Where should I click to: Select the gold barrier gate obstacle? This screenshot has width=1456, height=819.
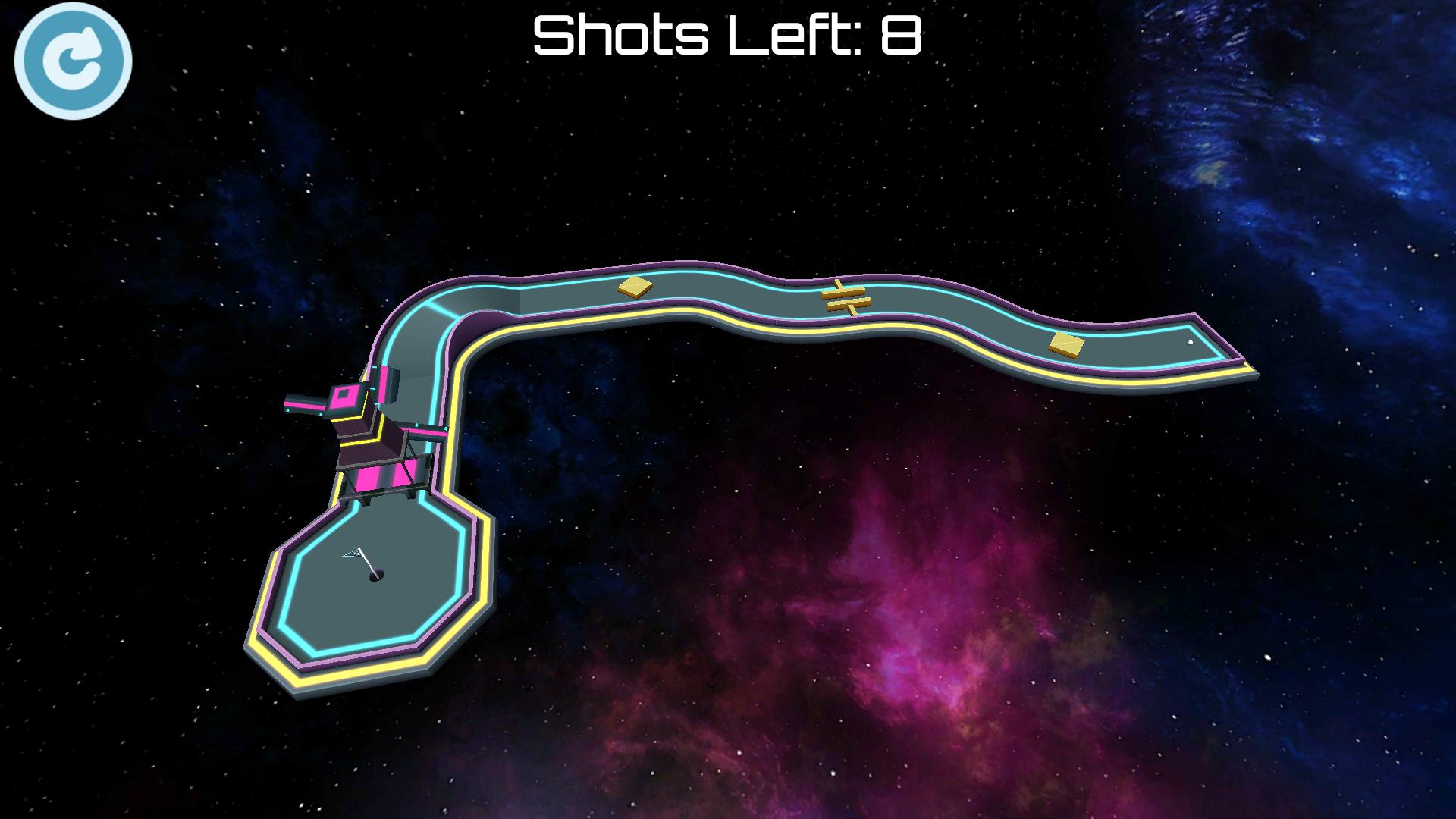[x=846, y=296]
